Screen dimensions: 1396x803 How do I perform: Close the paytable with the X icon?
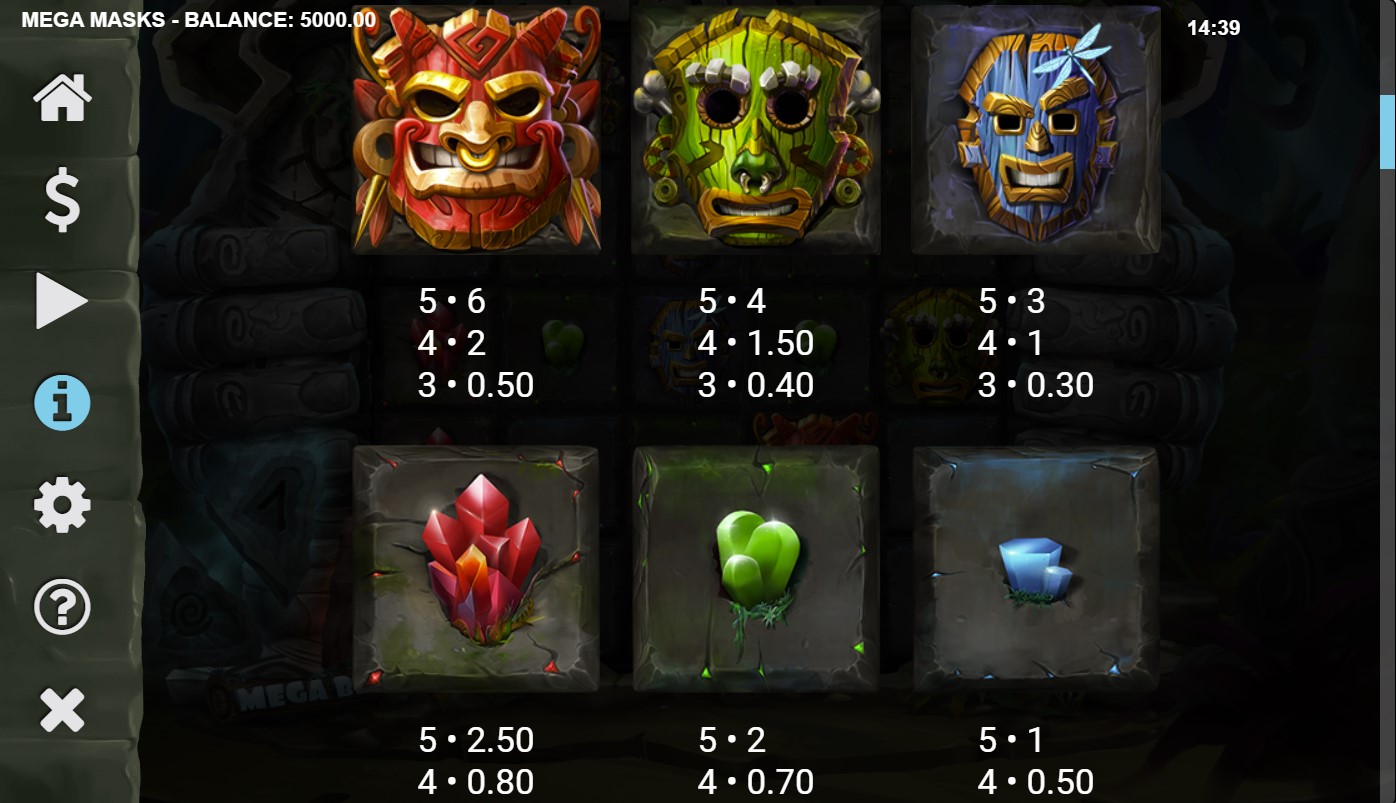[62, 707]
